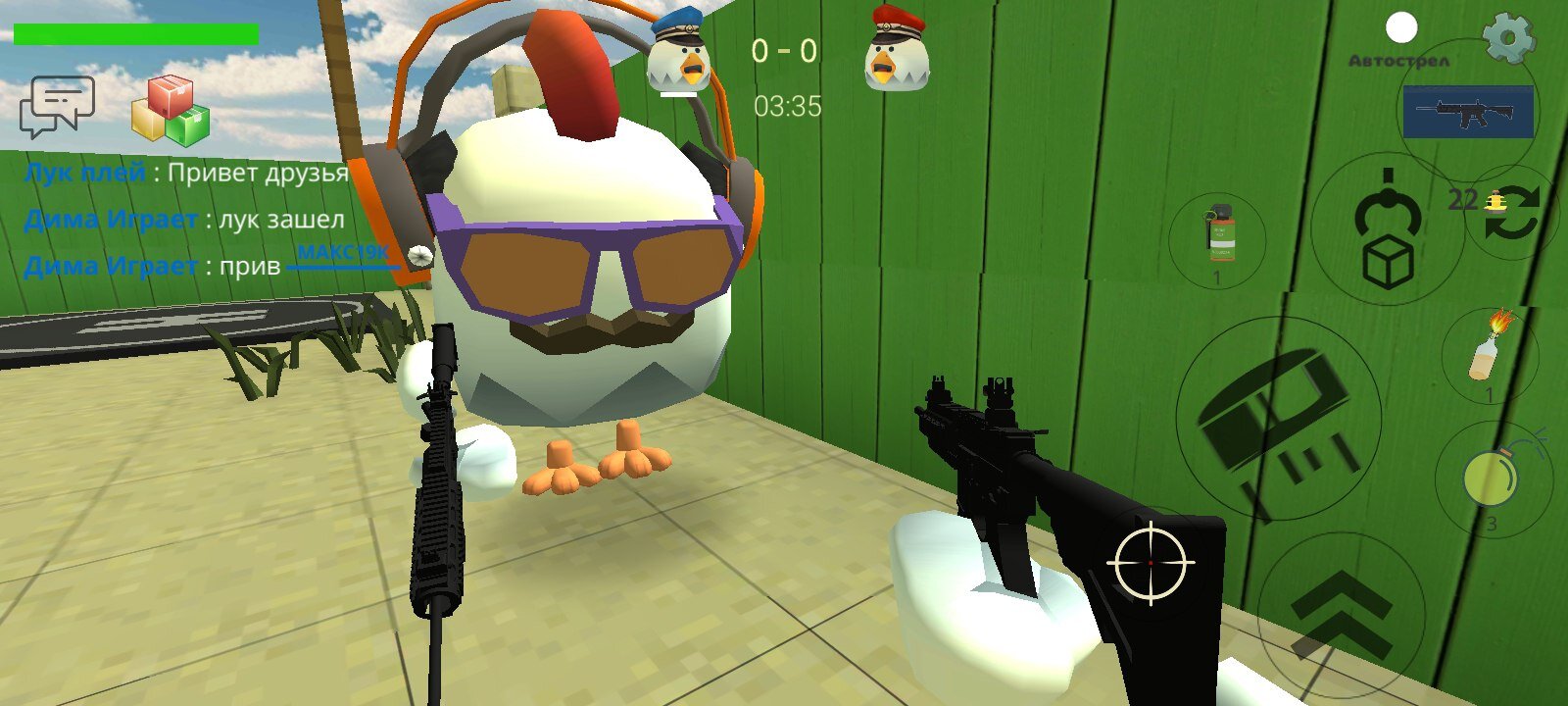The image size is (1568, 706).
Task: Activate the claw grab cube button
Action: (x=1388, y=230)
